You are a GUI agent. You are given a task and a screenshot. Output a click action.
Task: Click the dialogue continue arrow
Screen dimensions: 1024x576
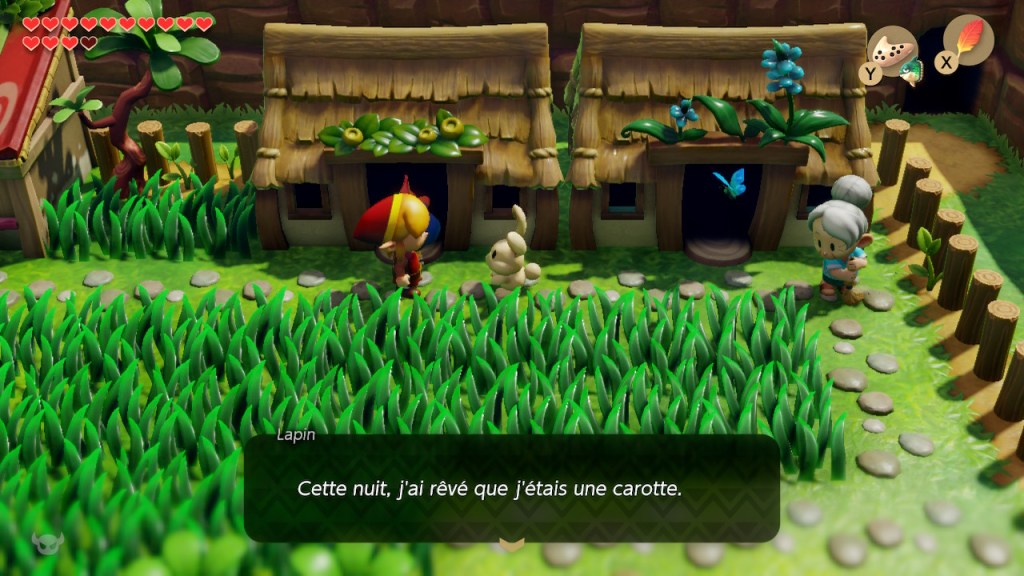pyautogui.click(x=511, y=544)
